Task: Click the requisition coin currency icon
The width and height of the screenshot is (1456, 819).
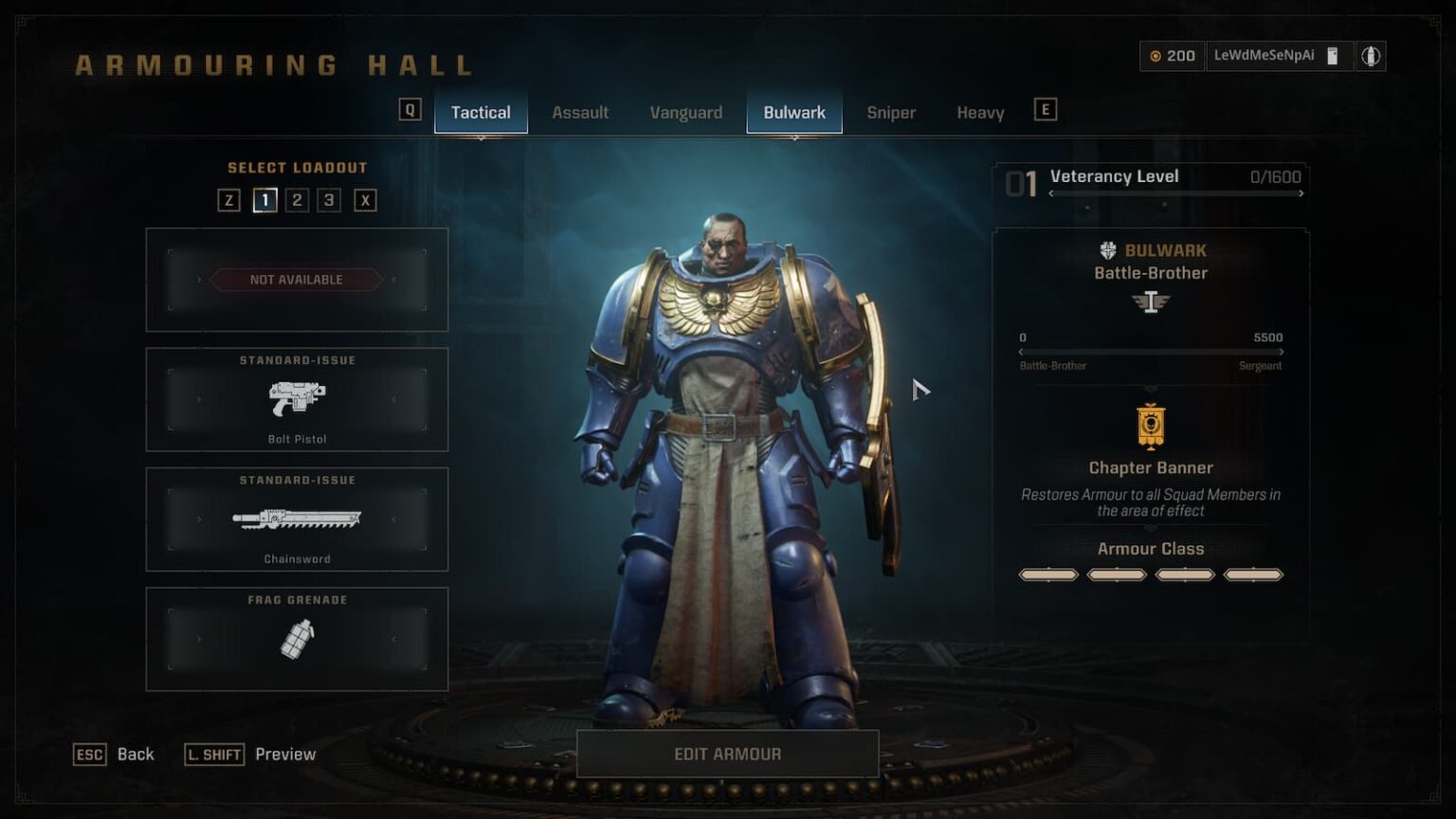Action: pyautogui.click(x=1156, y=56)
